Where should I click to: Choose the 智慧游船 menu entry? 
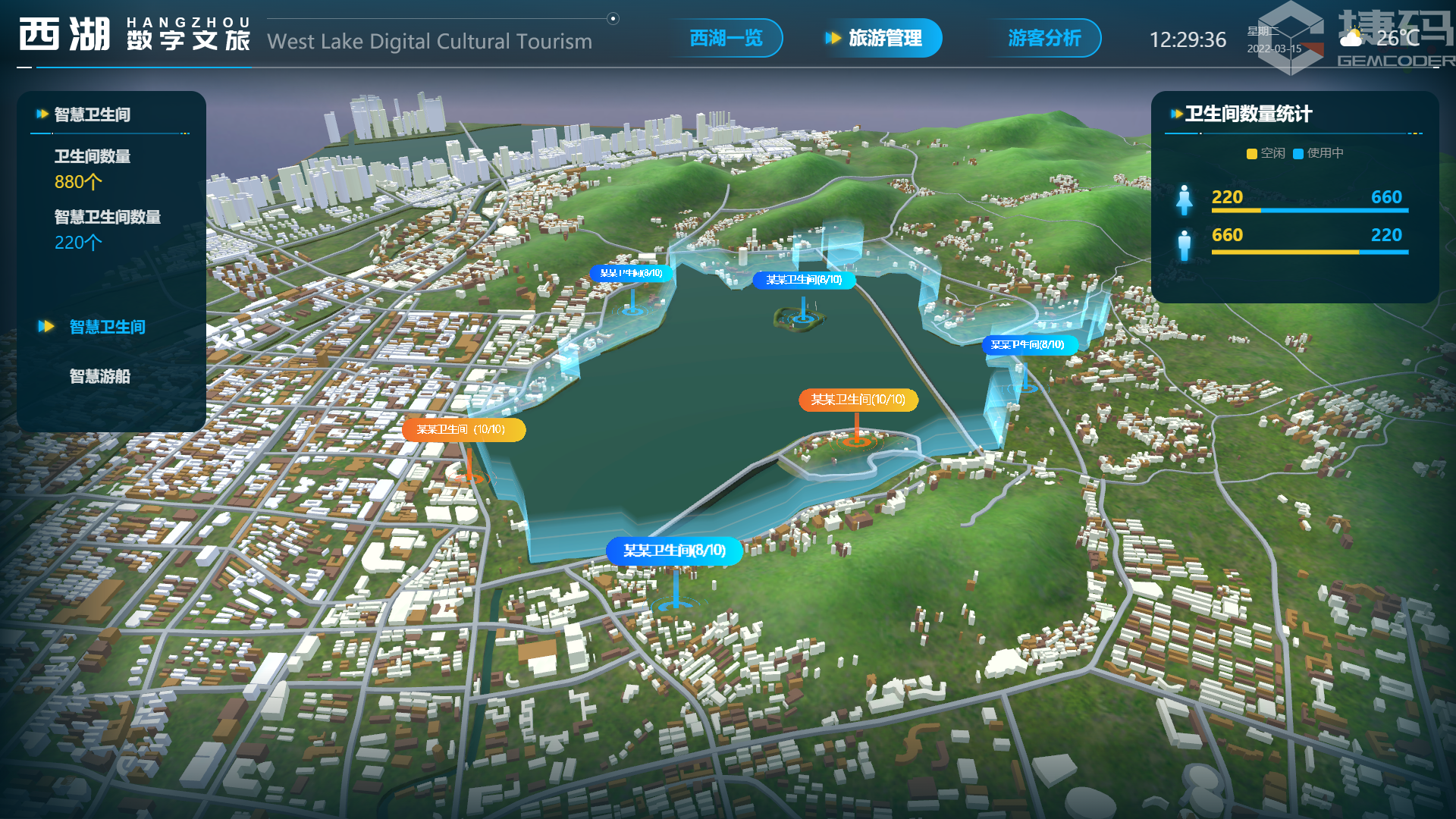tap(99, 376)
